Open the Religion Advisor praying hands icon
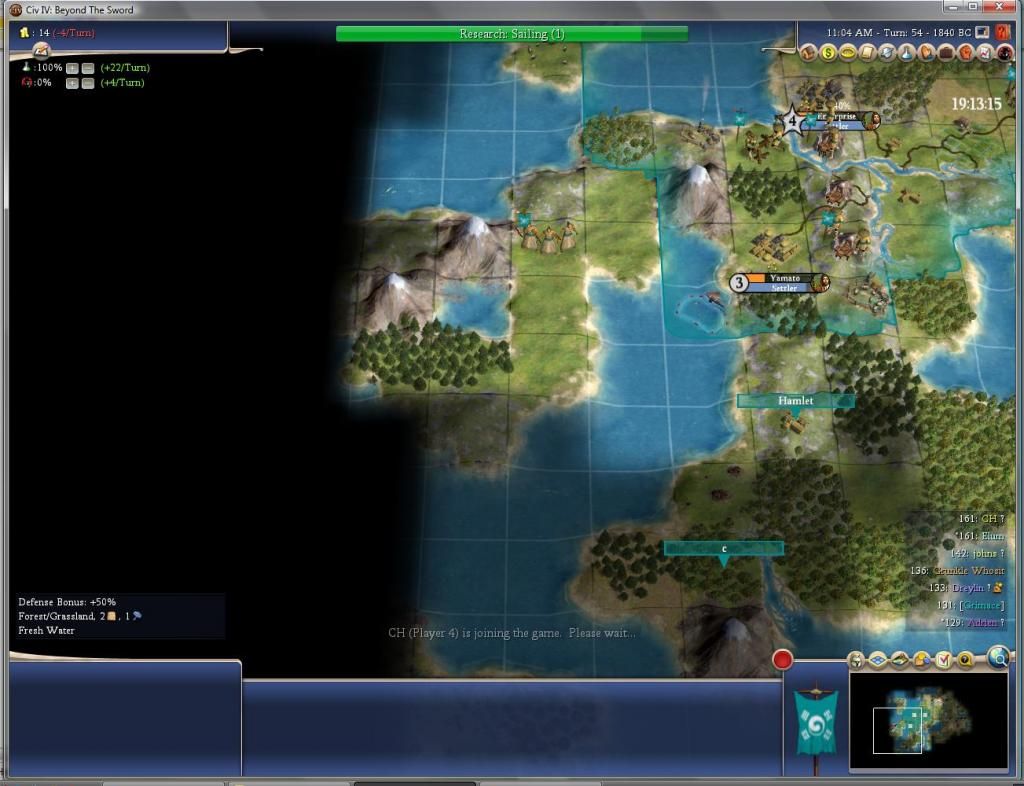Viewport: 1024px width, 786px height. point(926,52)
